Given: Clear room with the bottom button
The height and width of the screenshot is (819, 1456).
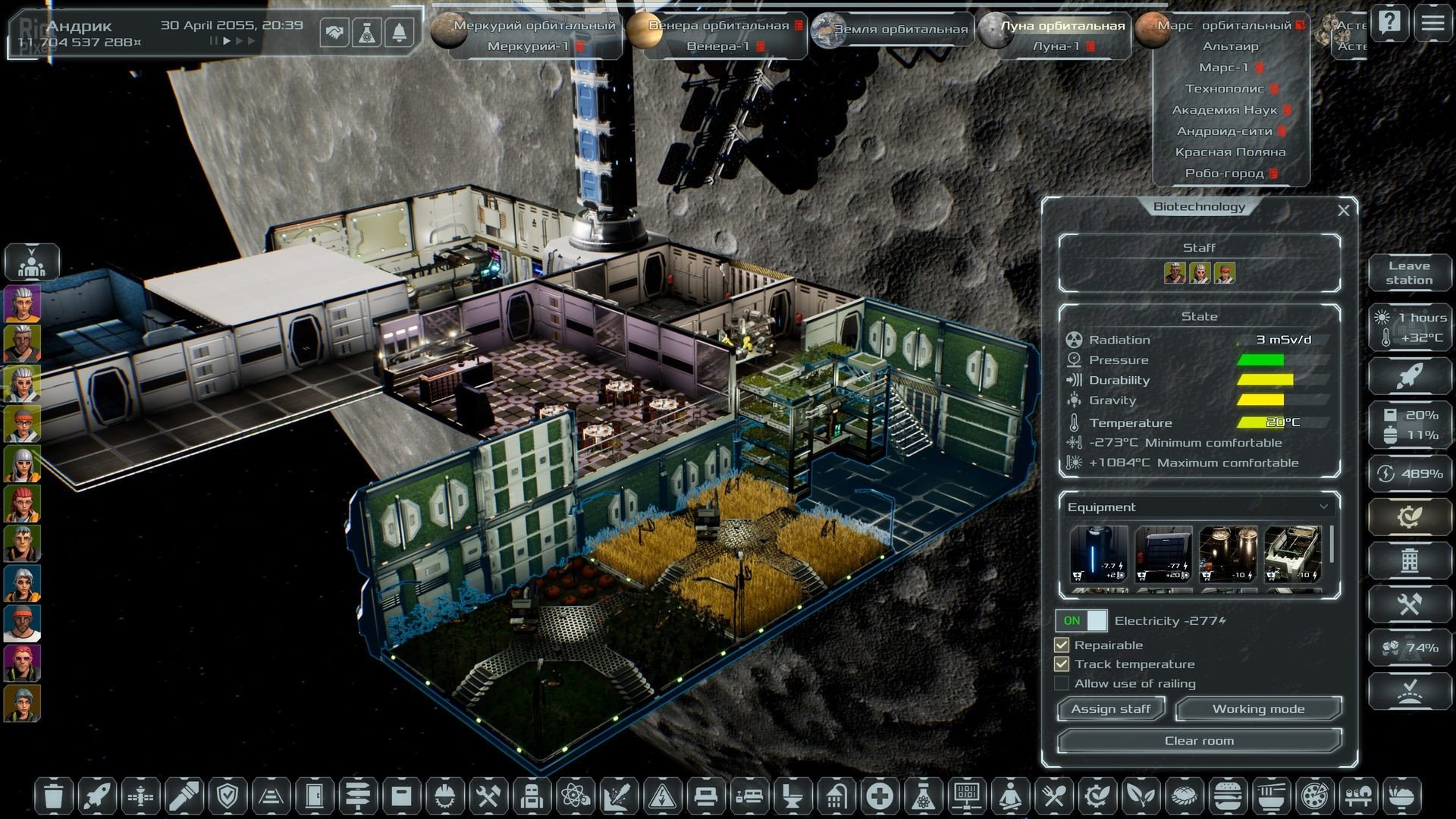Looking at the screenshot, I should tap(1199, 741).
